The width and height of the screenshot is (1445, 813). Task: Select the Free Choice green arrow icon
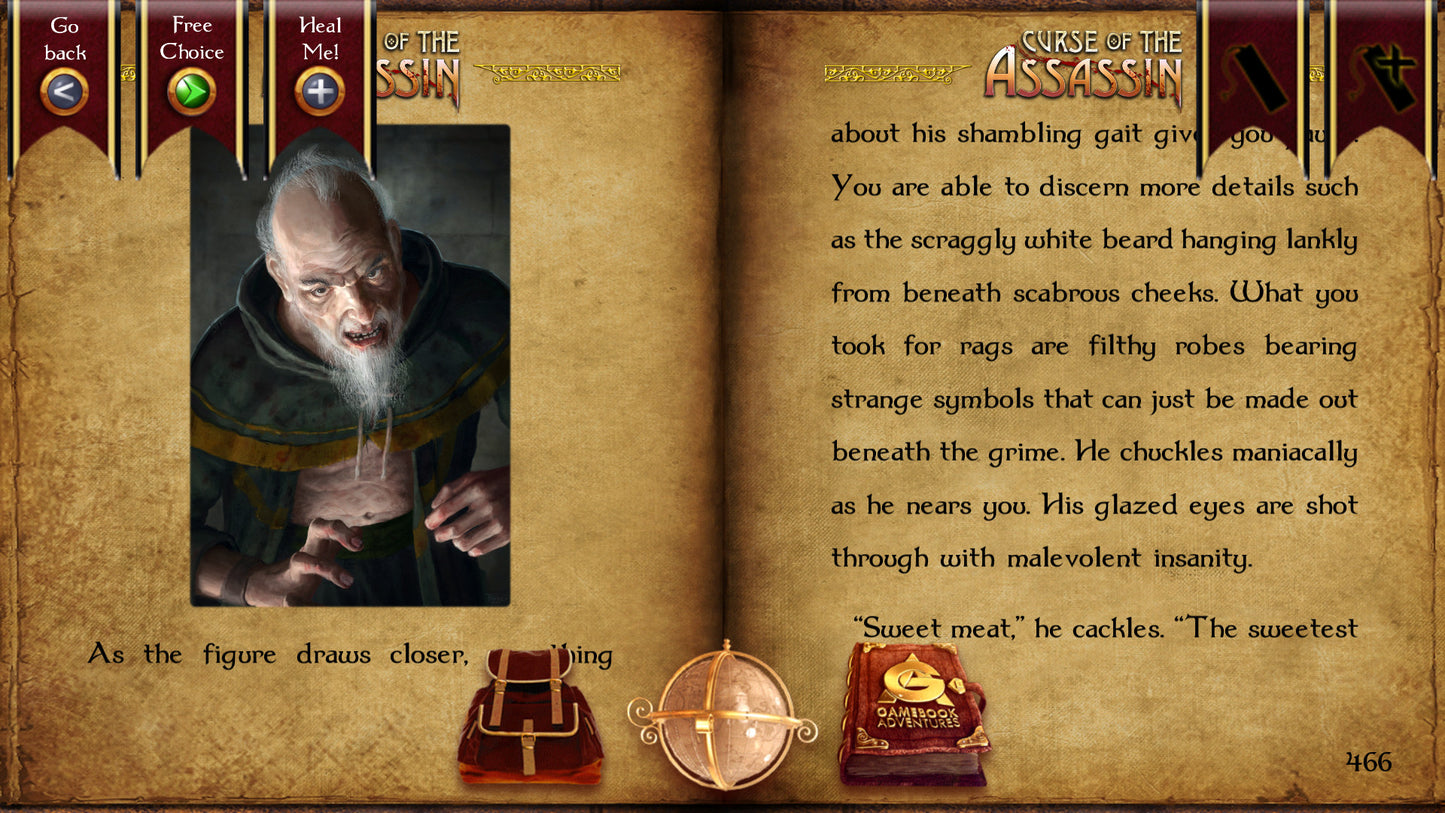click(190, 90)
